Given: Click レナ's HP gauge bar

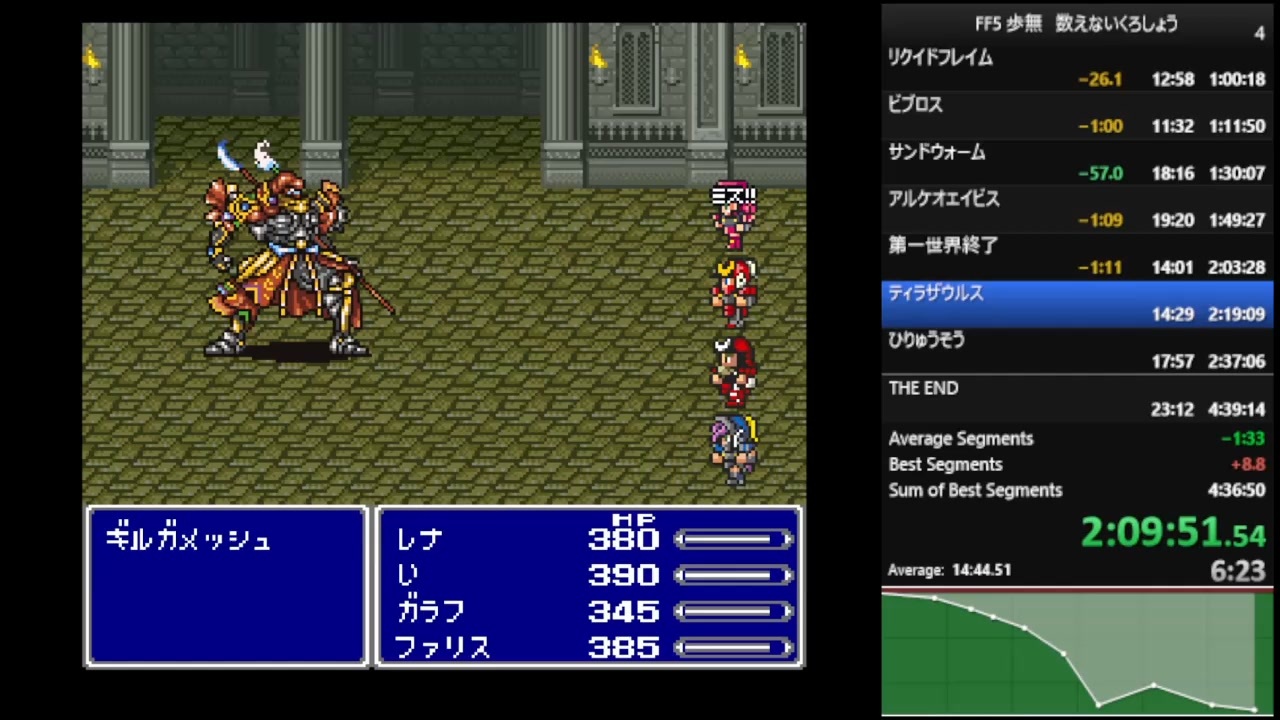Looking at the screenshot, I should pos(735,540).
